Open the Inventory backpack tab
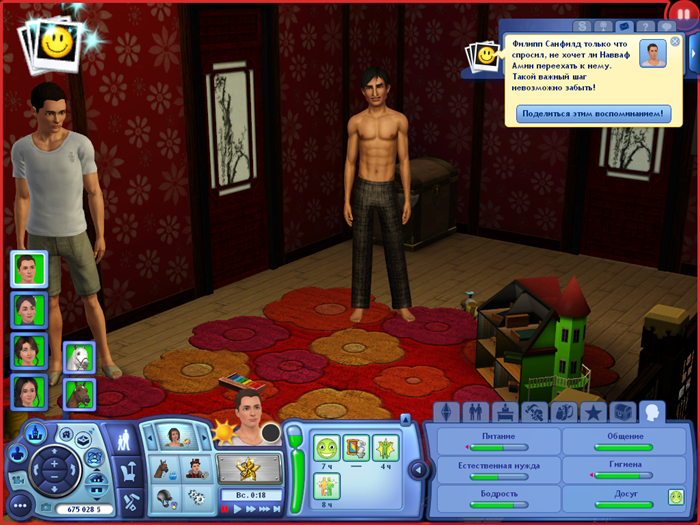 (x=564, y=411)
